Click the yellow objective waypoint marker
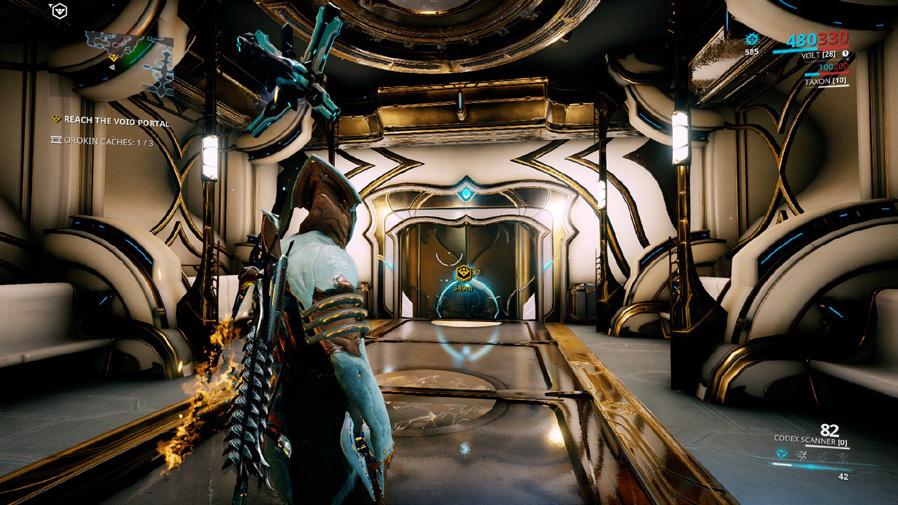Screen dimensions: 898x505 (463, 272)
